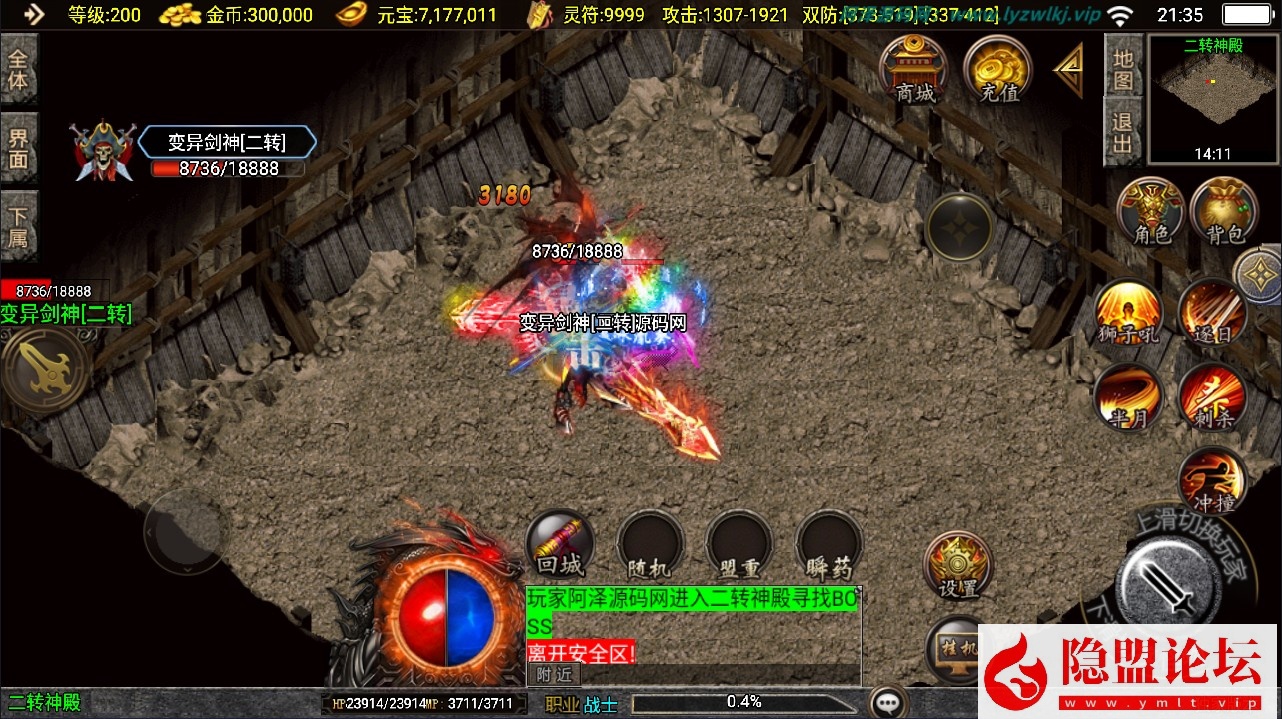The image size is (1282, 719).
Task: Select the 界面 tab
Action: tap(19, 148)
